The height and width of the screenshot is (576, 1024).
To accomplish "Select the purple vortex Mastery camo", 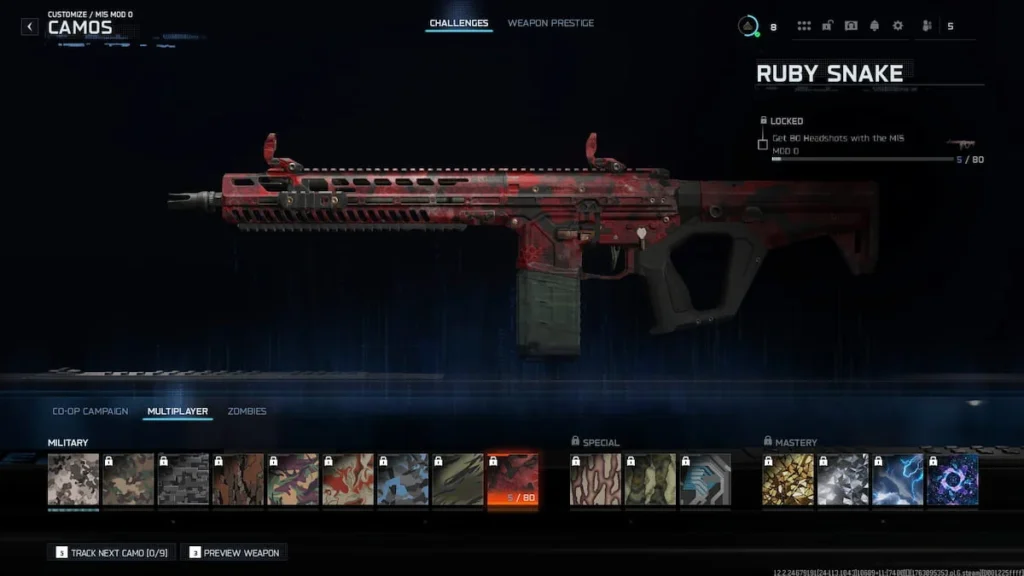I will tap(952, 479).
